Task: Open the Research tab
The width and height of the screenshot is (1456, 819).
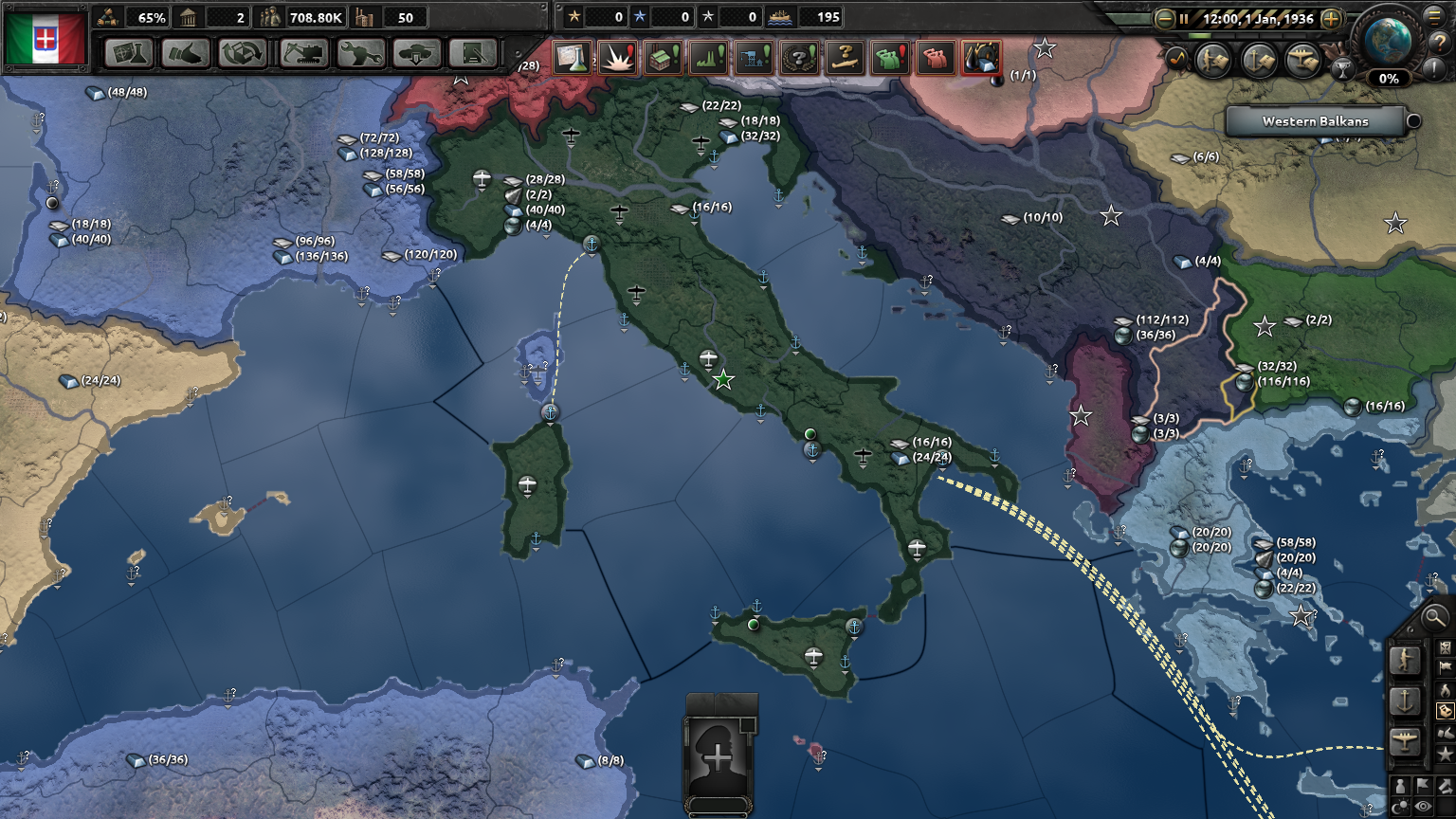Action: point(128,54)
